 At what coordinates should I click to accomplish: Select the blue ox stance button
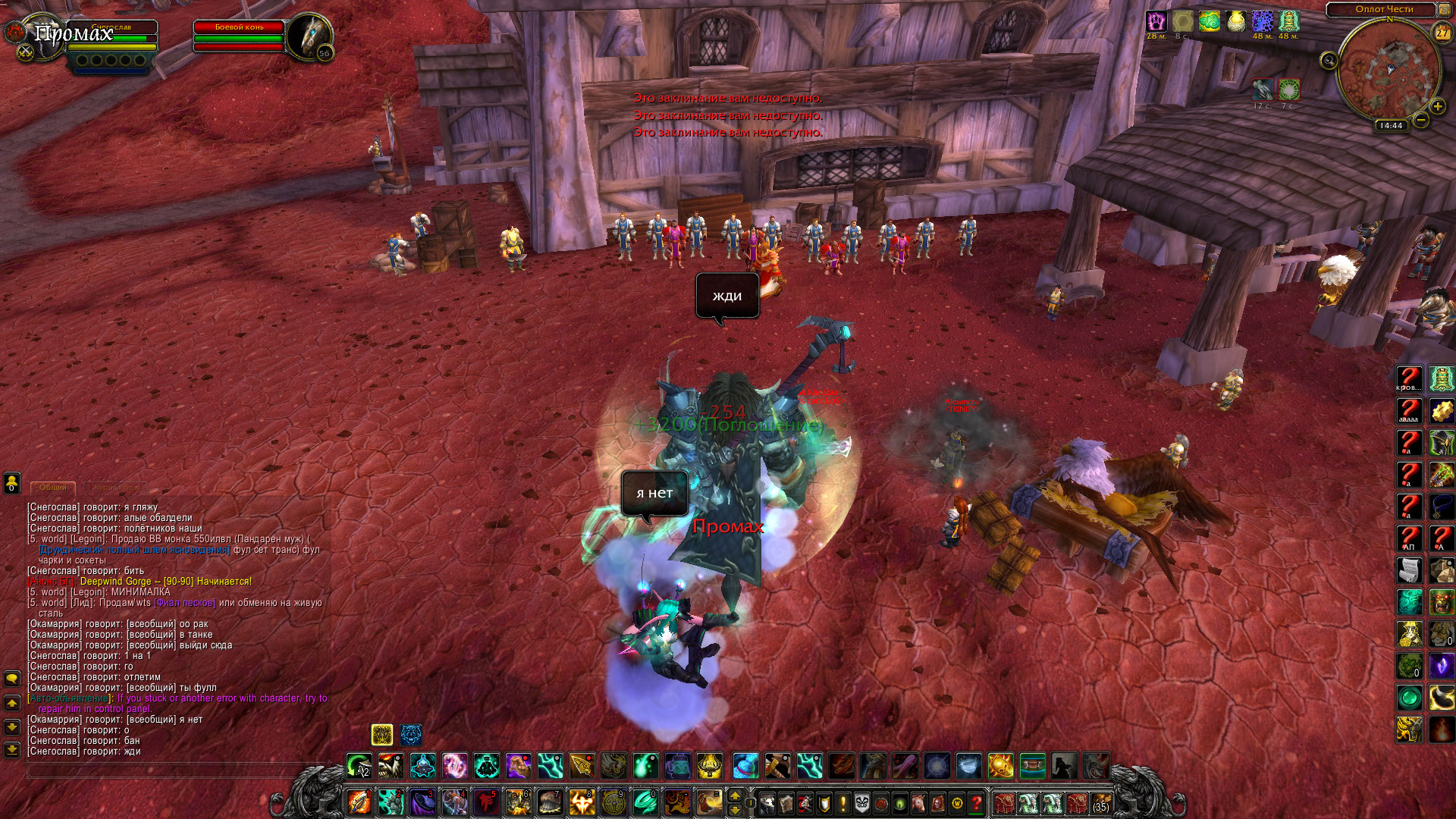[411, 734]
